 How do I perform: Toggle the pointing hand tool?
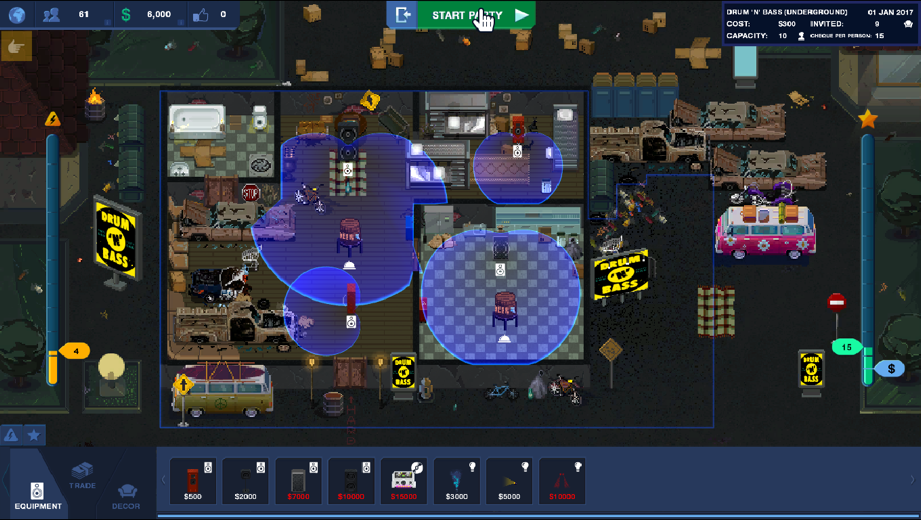click(x=16, y=47)
